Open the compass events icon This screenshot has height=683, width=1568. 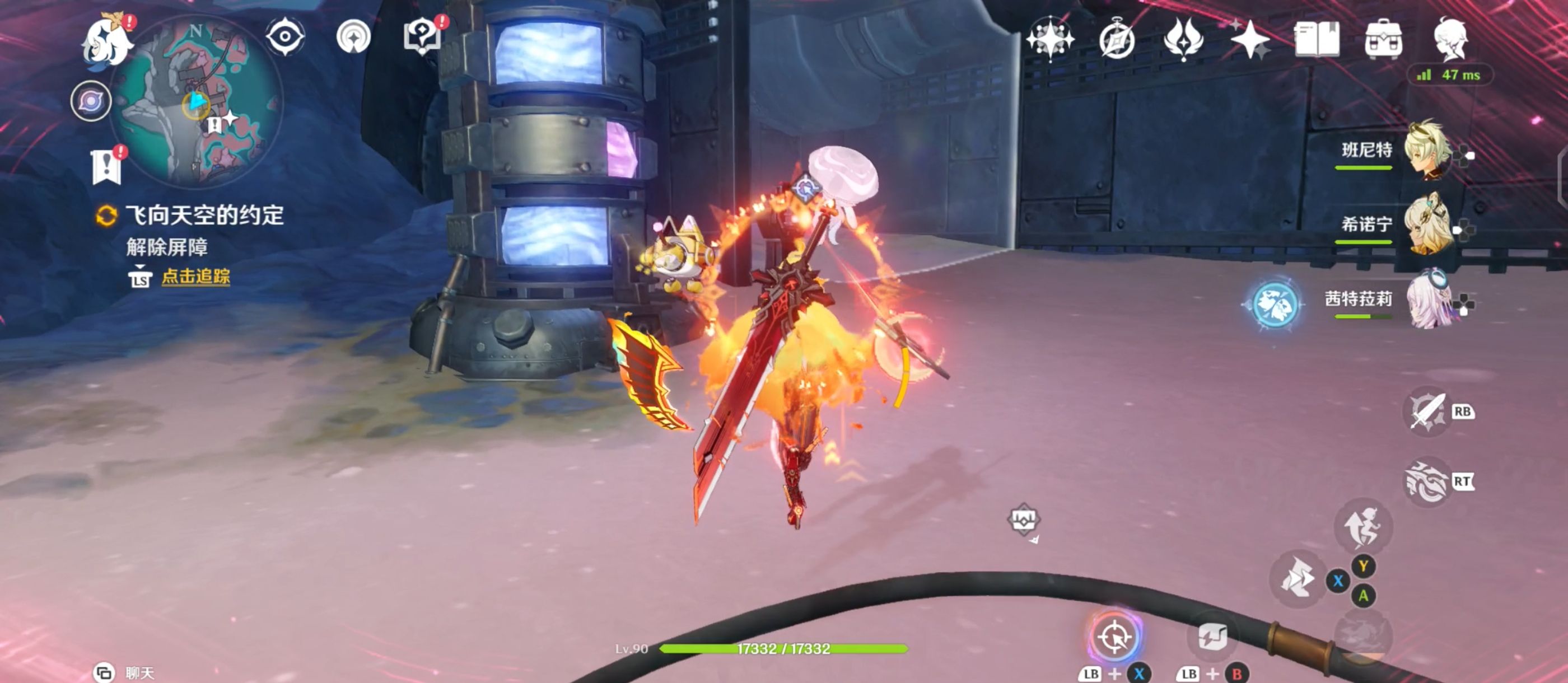(x=1117, y=40)
